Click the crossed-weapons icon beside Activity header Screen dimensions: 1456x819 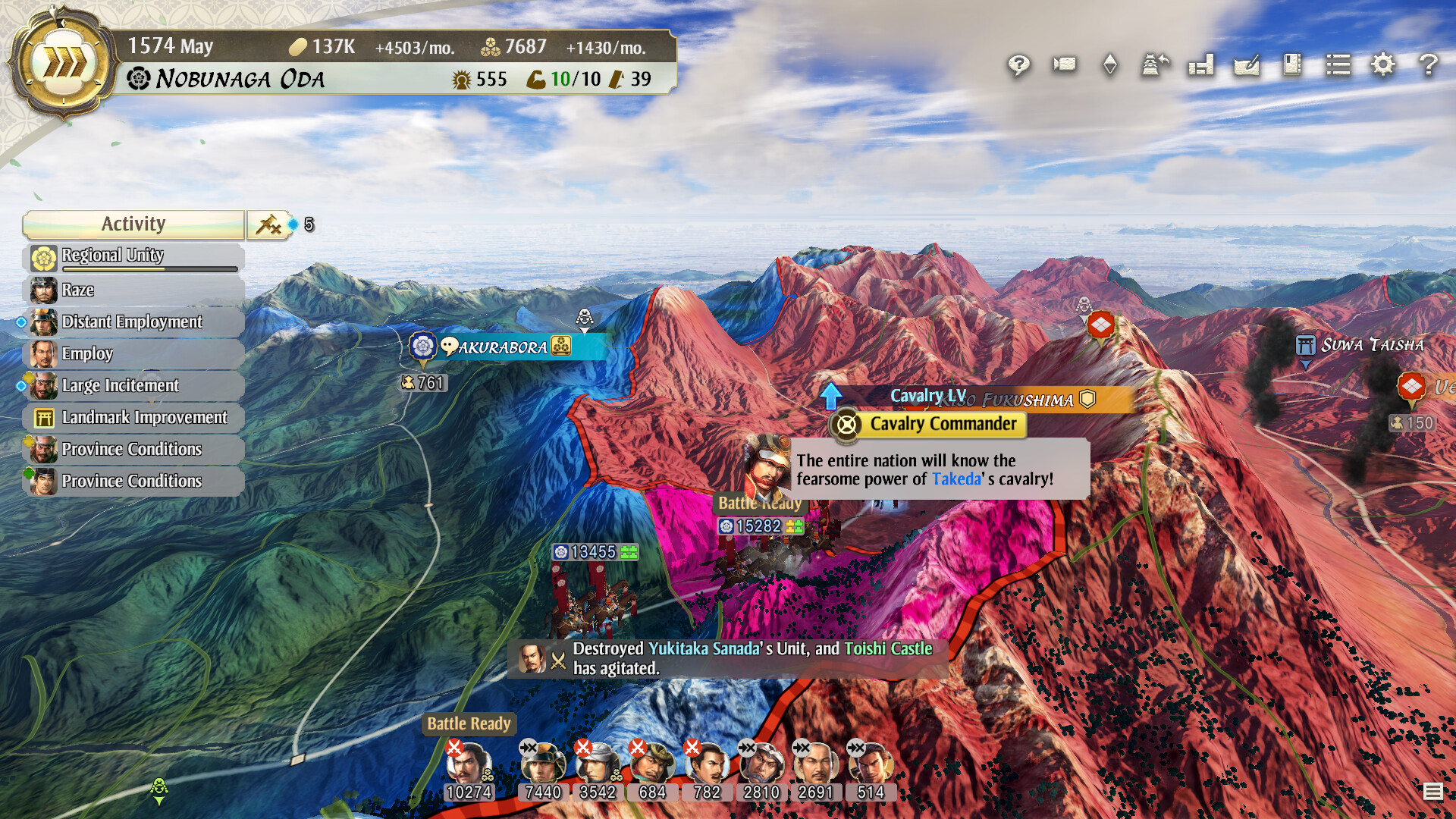(x=270, y=224)
